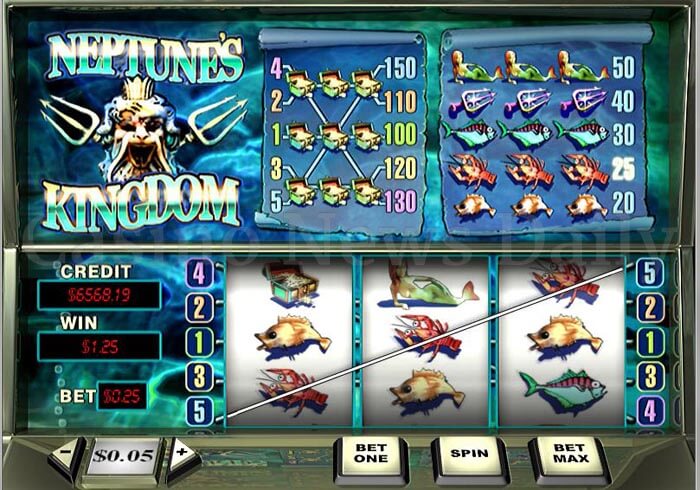
Task: Click the BET ONE button
Action: tap(370, 457)
